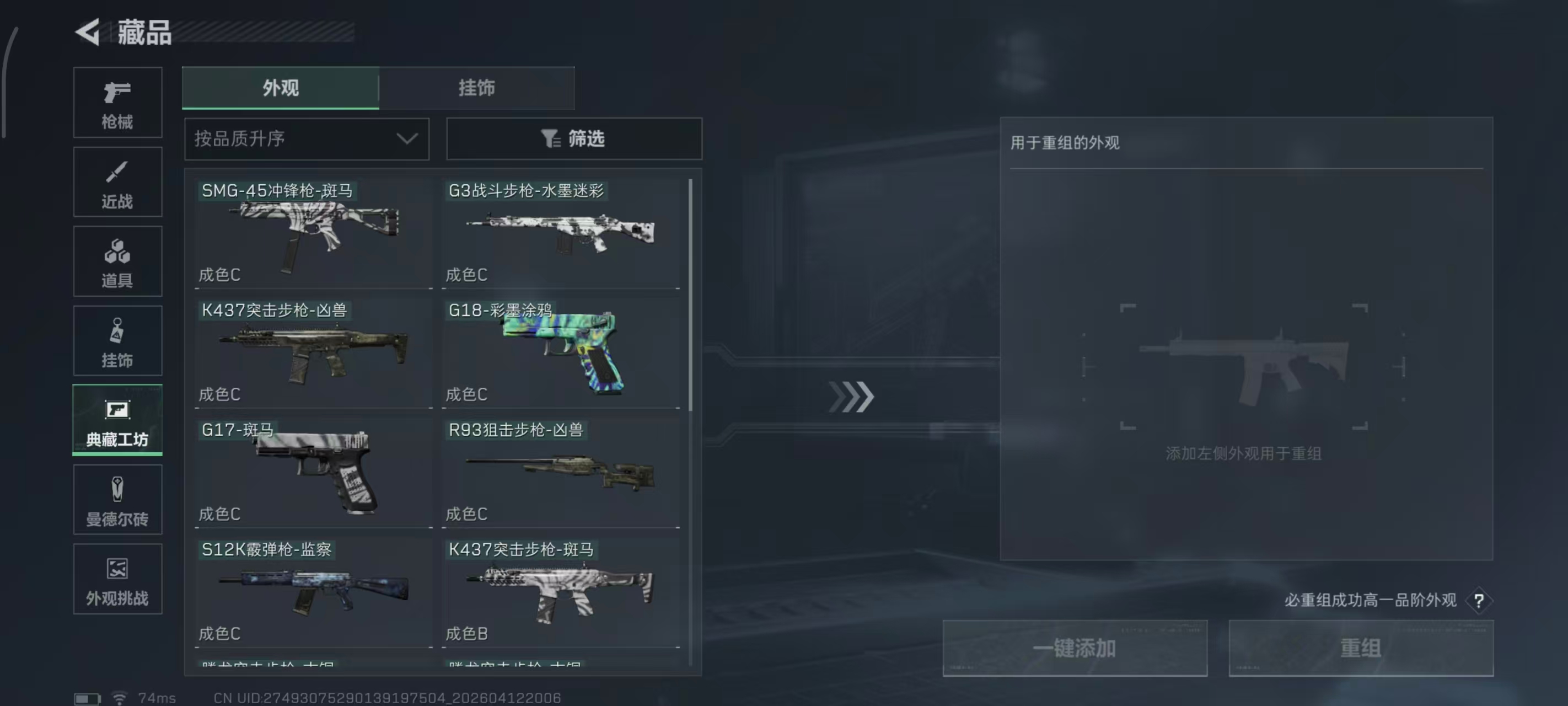Open the help tooltip question mark icon
Image resolution: width=1568 pixels, height=706 pixels.
point(1479,600)
